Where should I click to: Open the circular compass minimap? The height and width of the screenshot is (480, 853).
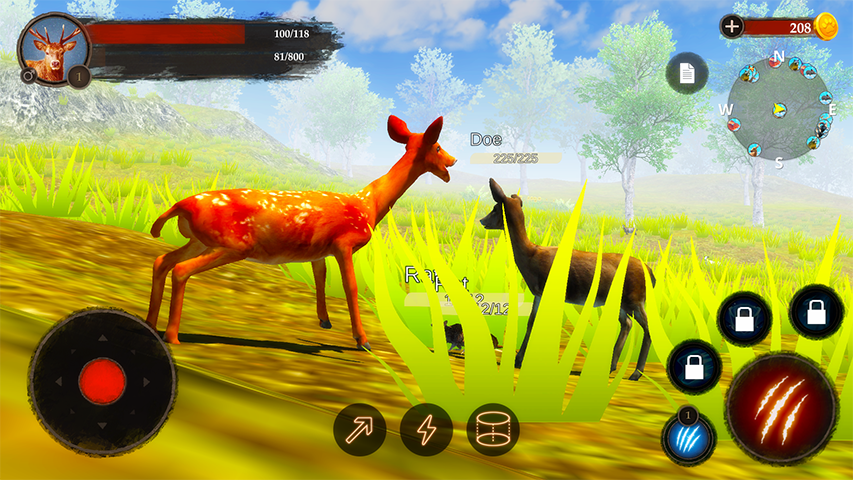click(780, 108)
